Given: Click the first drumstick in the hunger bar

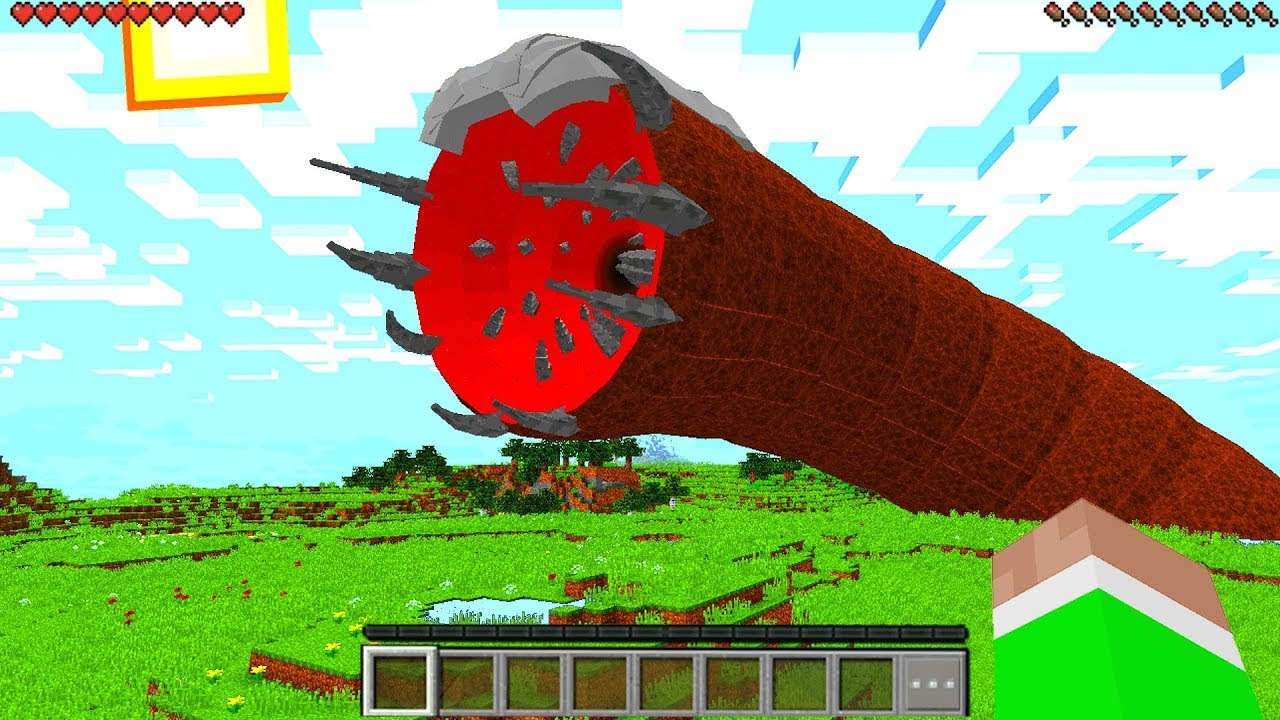Looking at the screenshot, I should coord(1053,13).
